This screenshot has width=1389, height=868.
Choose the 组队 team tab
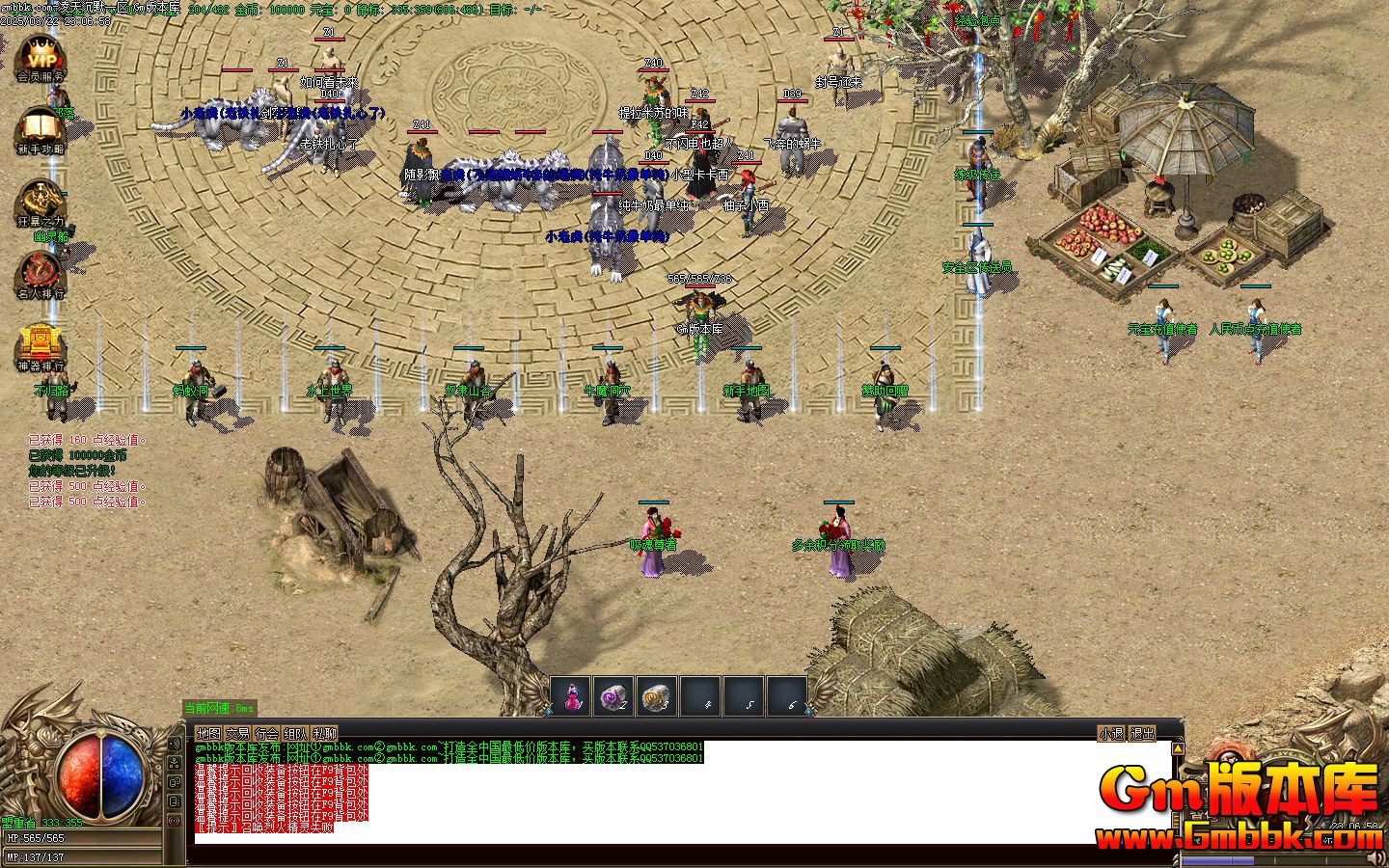(295, 734)
